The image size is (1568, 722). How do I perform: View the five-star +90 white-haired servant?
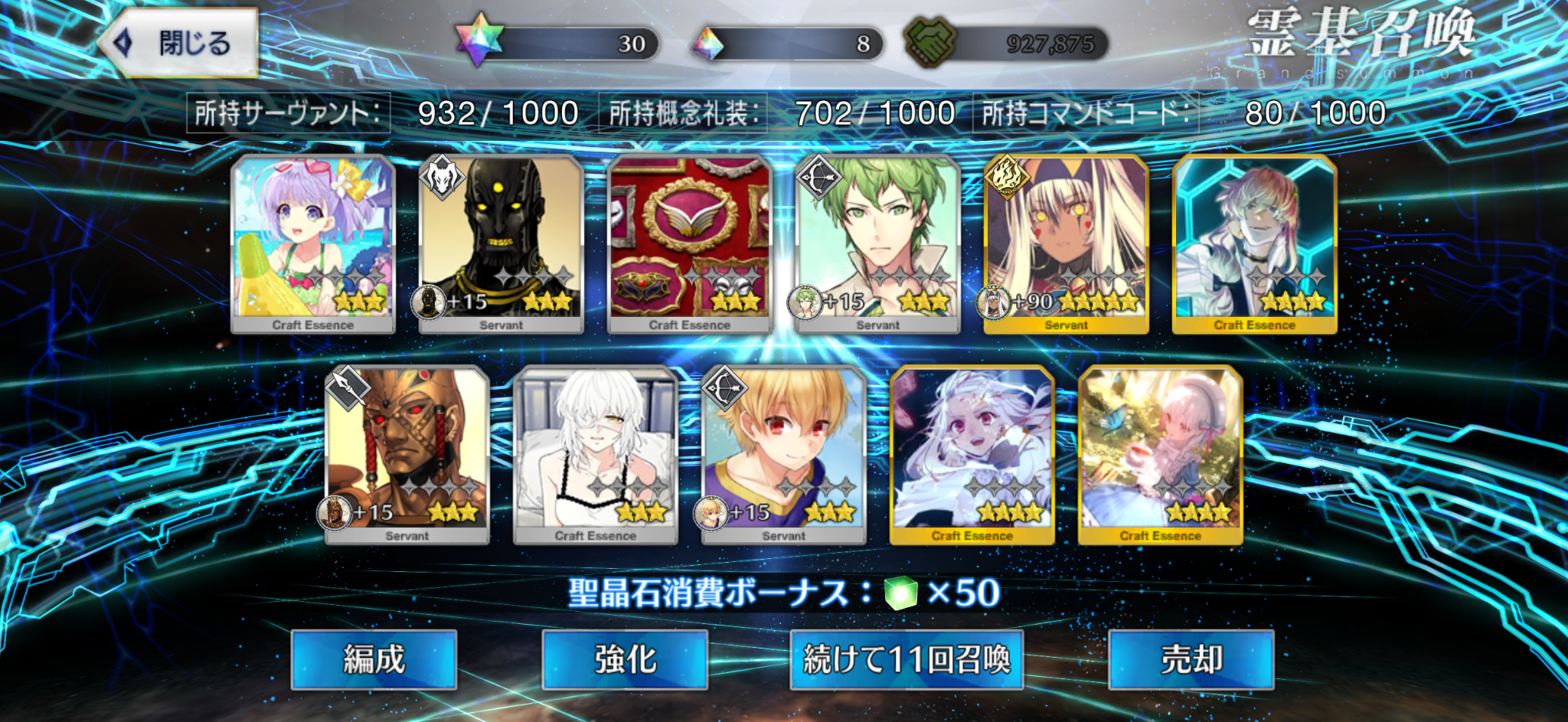click(1067, 243)
